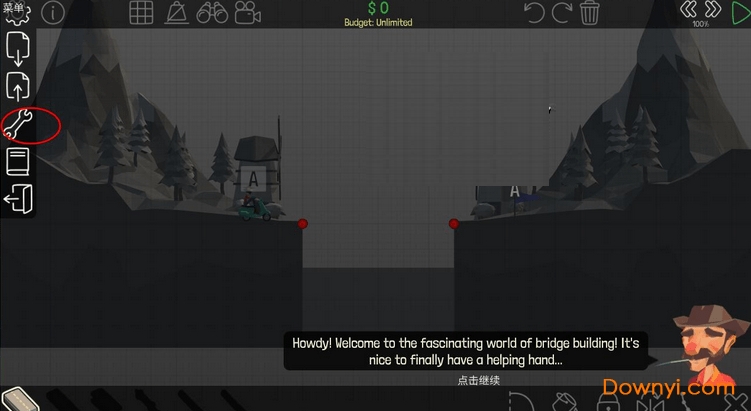The image size is (751, 411).
Task: Select the binoculars view icon
Action: (x=211, y=13)
